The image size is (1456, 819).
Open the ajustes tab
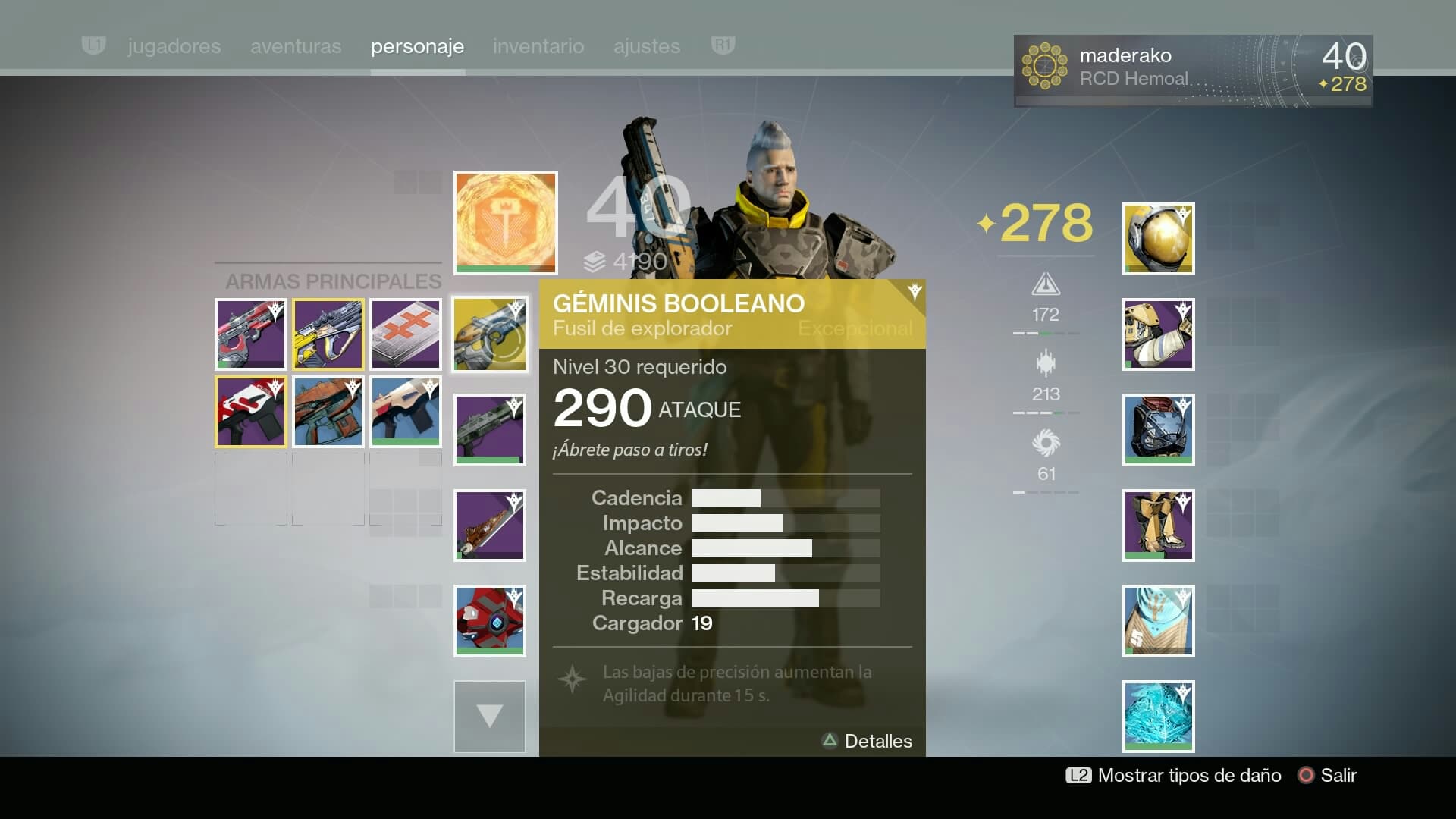[x=647, y=46]
